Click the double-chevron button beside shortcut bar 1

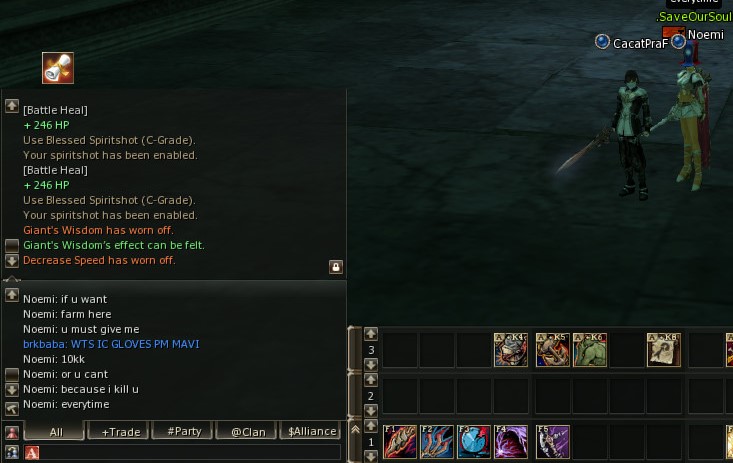pos(354,429)
